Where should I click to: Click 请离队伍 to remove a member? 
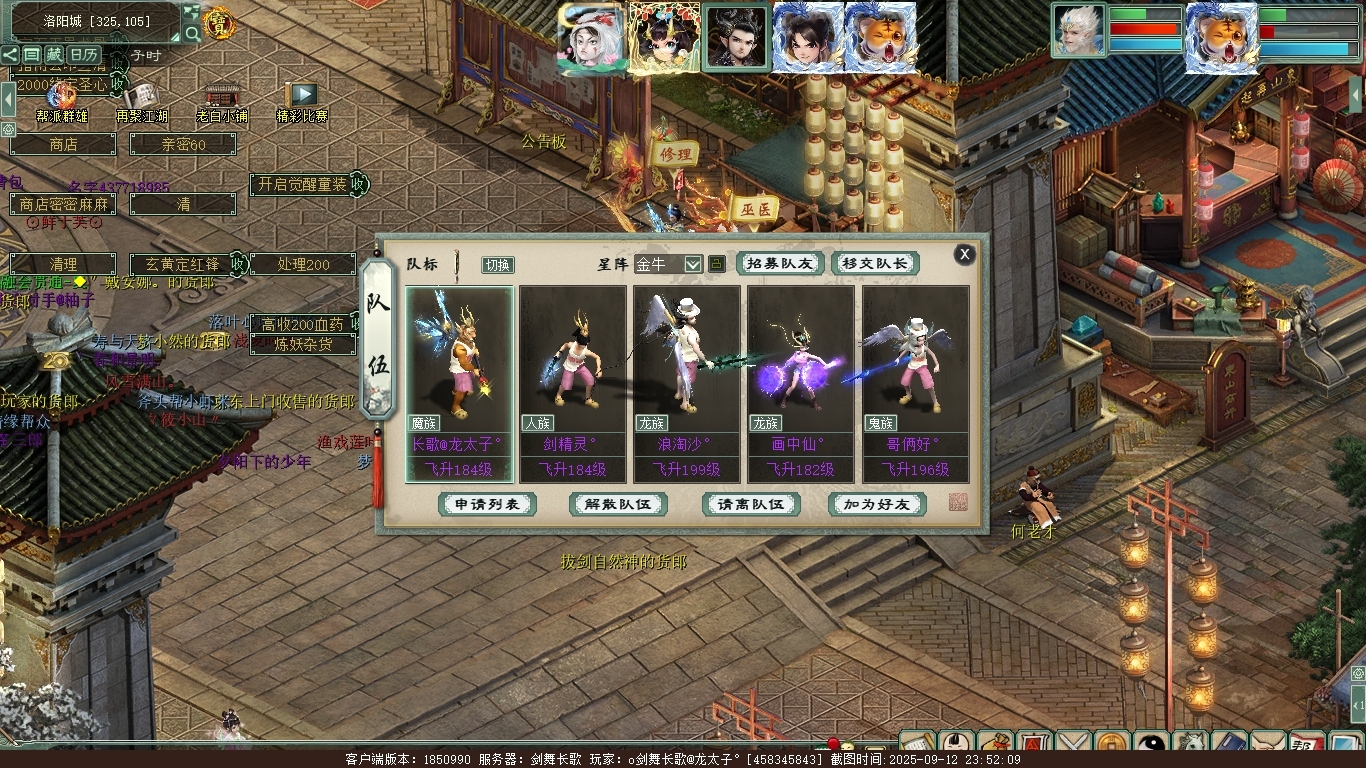point(751,504)
